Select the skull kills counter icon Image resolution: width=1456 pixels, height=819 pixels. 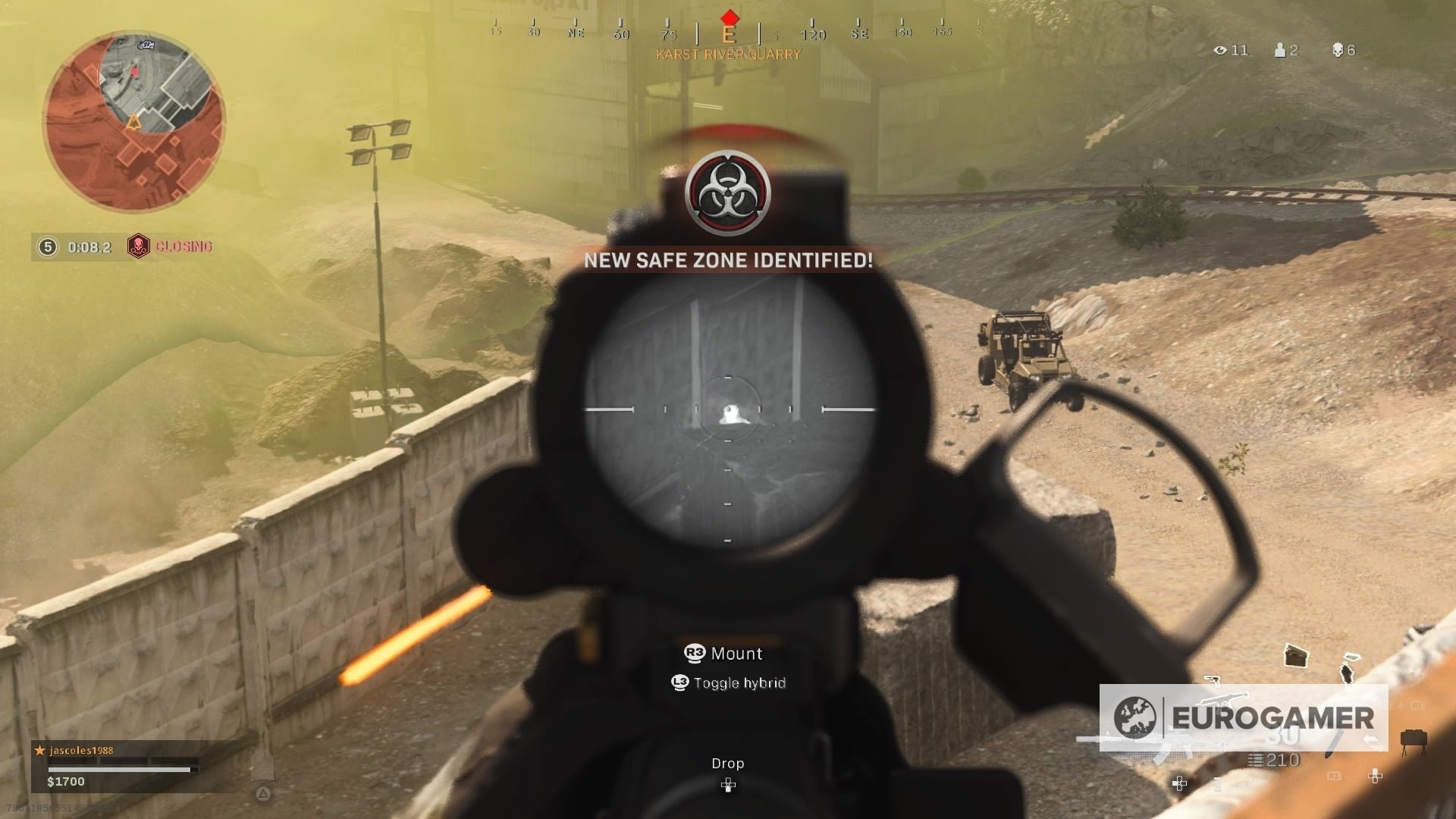click(1338, 50)
